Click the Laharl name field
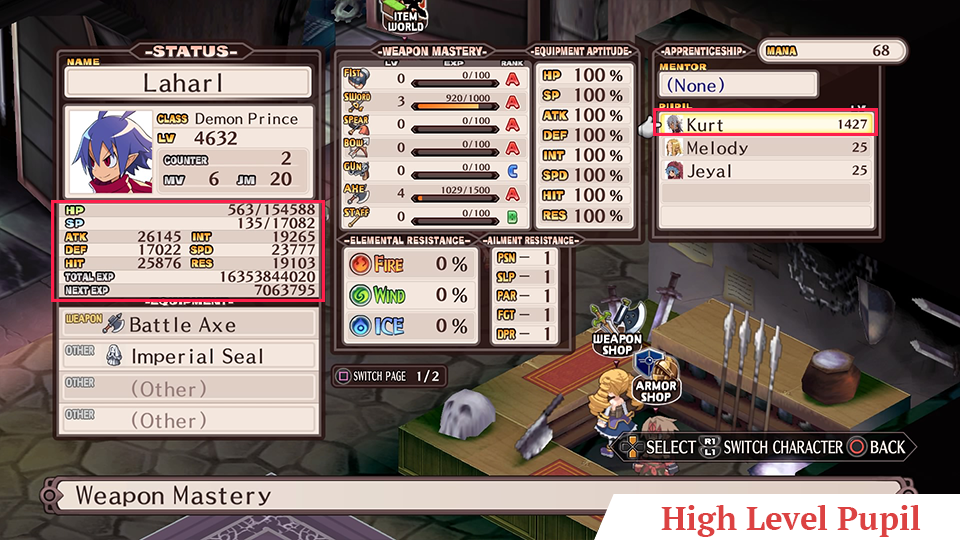This screenshot has width=960, height=540. pyautogui.click(x=188, y=82)
